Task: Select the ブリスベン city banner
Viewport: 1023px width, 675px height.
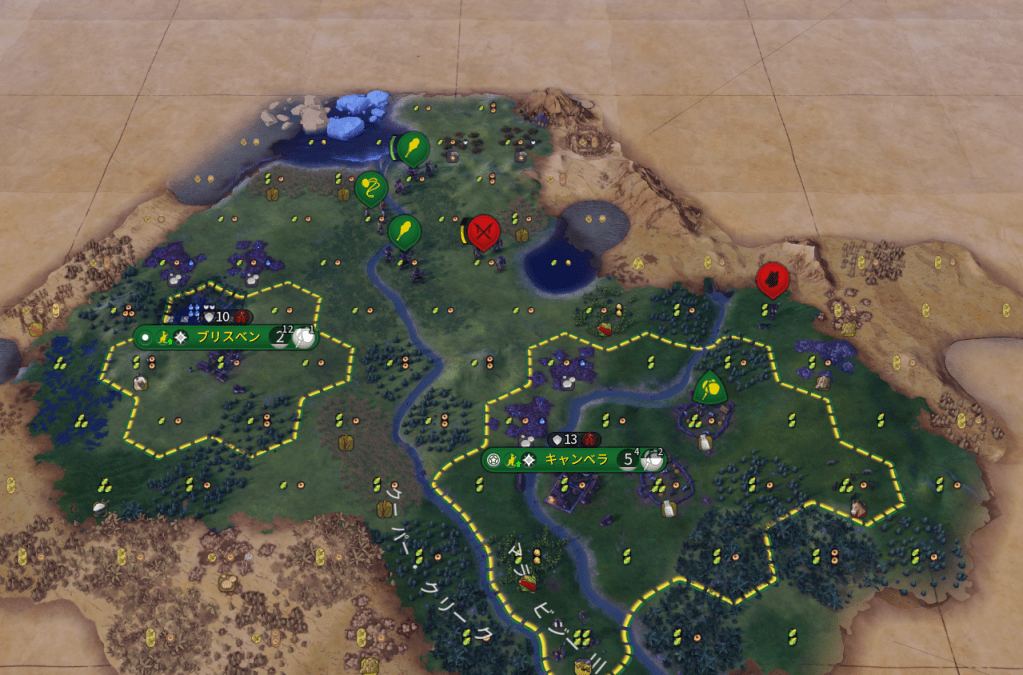Action: [228, 337]
